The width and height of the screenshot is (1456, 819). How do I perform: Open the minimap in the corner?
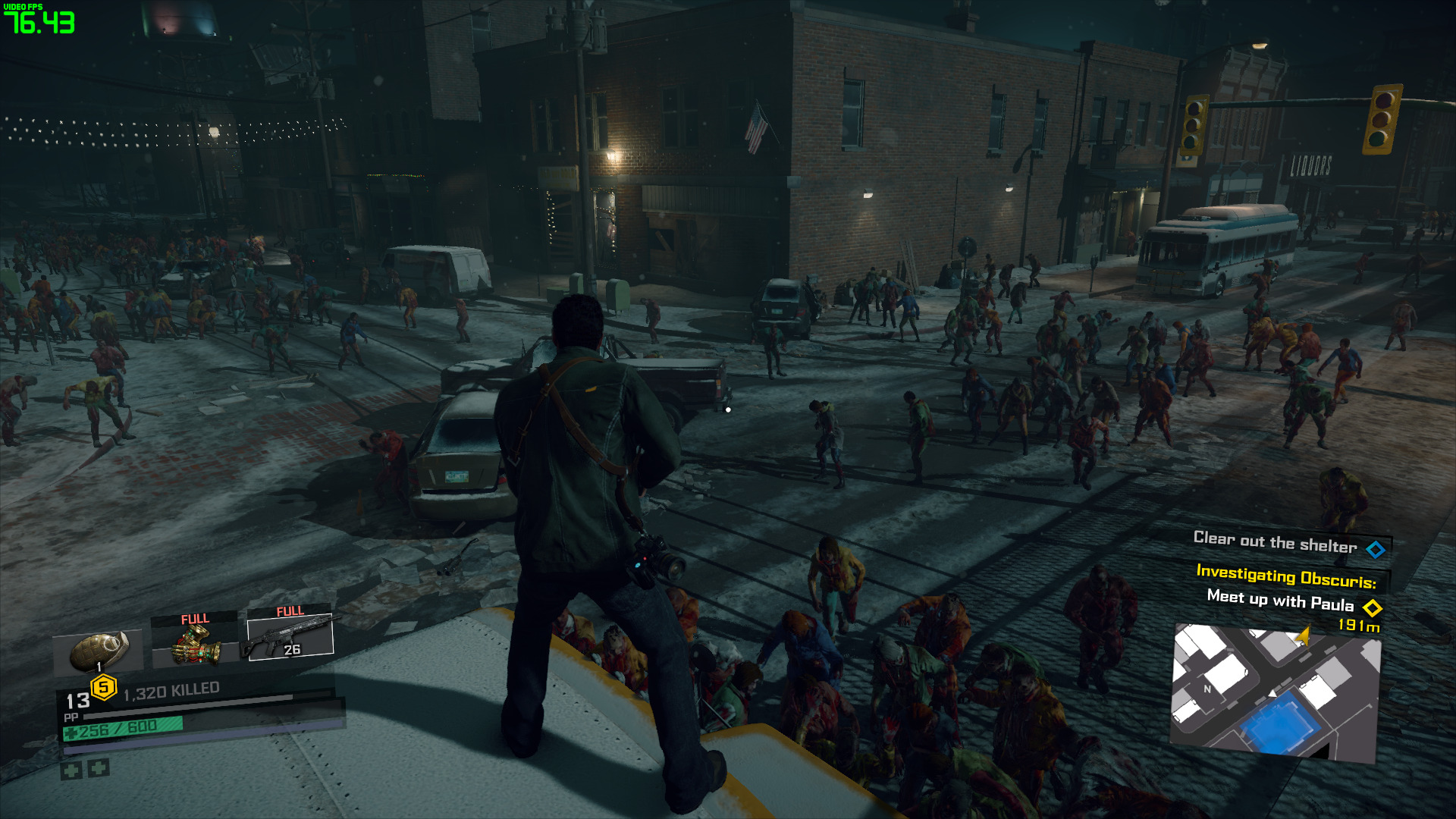(1276, 692)
